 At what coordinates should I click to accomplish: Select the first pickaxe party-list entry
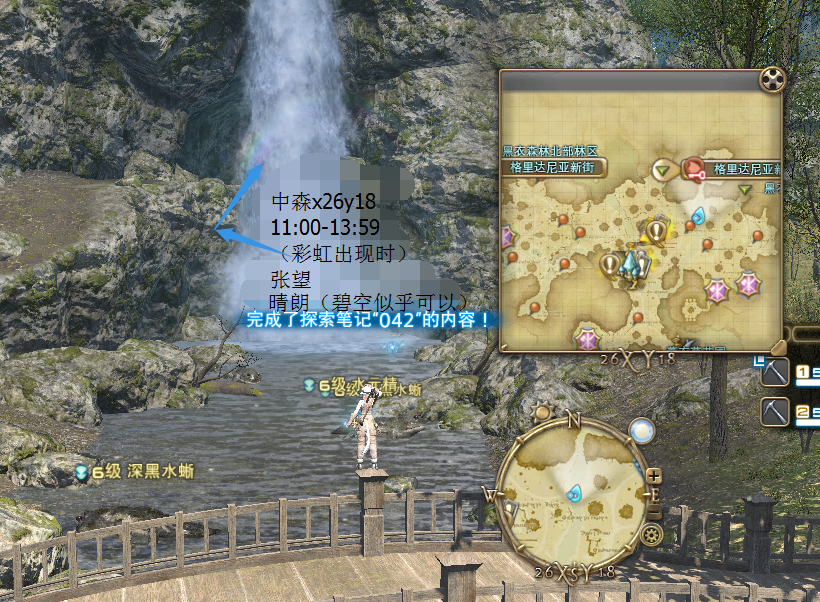point(776,373)
